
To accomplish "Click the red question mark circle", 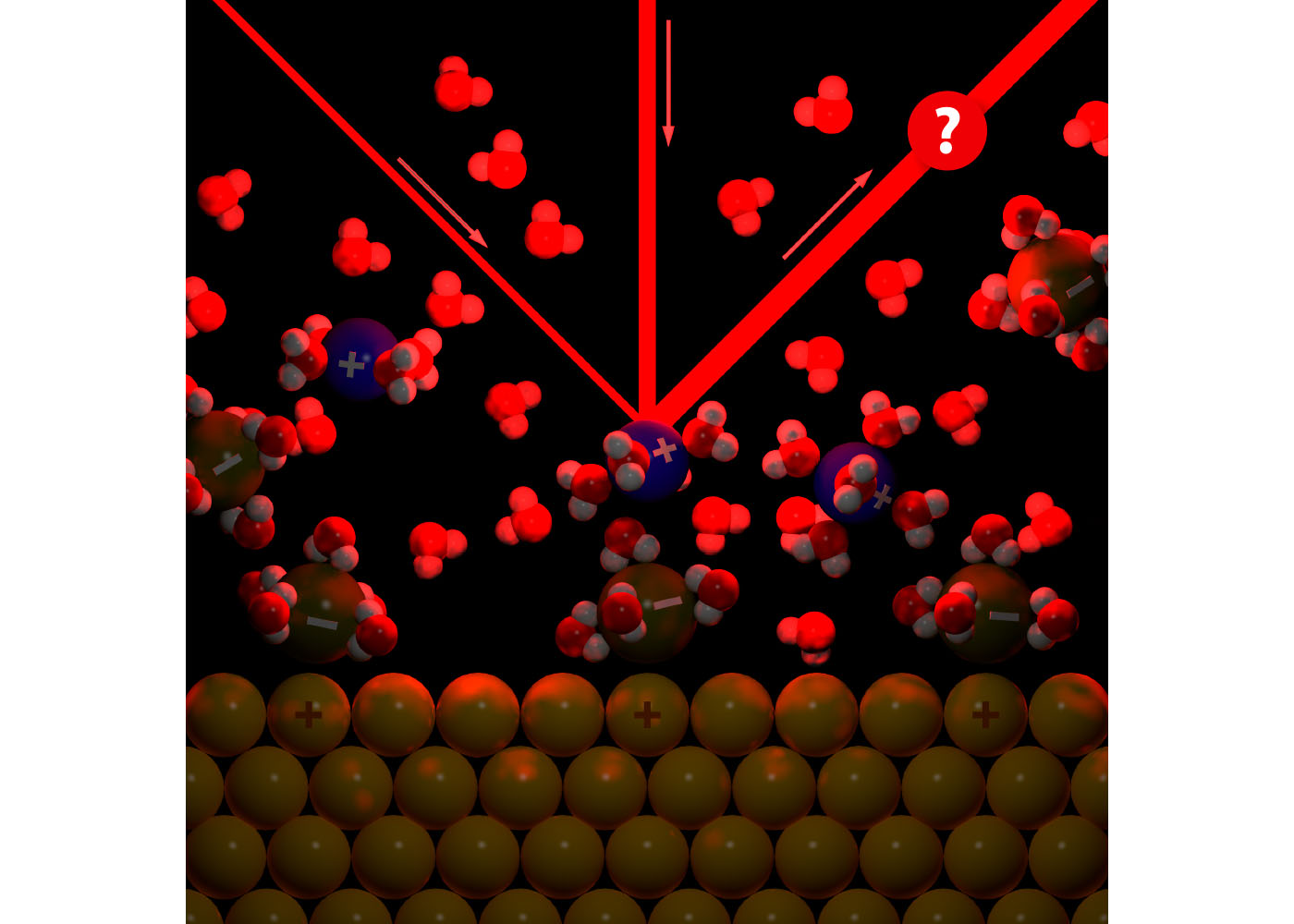I will pyautogui.click(x=946, y=130).
